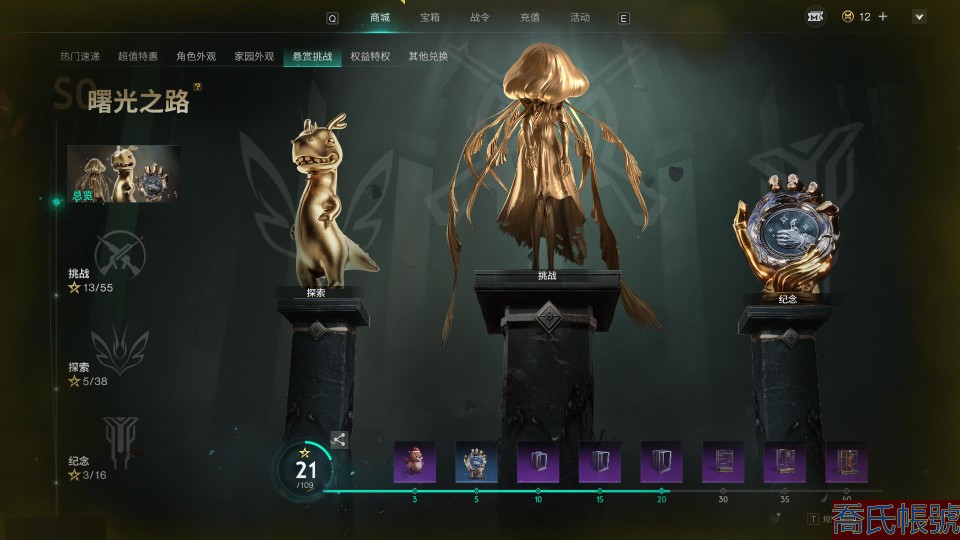Choose the 超值特惠 category
960x540 pixels.
pos(138,57)
